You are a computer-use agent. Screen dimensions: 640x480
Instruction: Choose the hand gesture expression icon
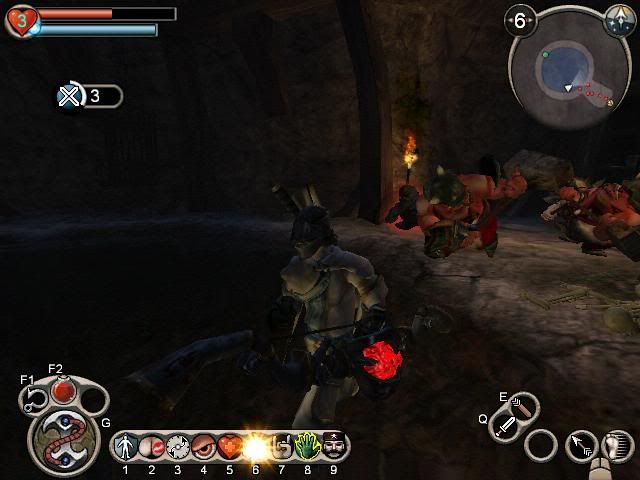(x=282, y=446)
